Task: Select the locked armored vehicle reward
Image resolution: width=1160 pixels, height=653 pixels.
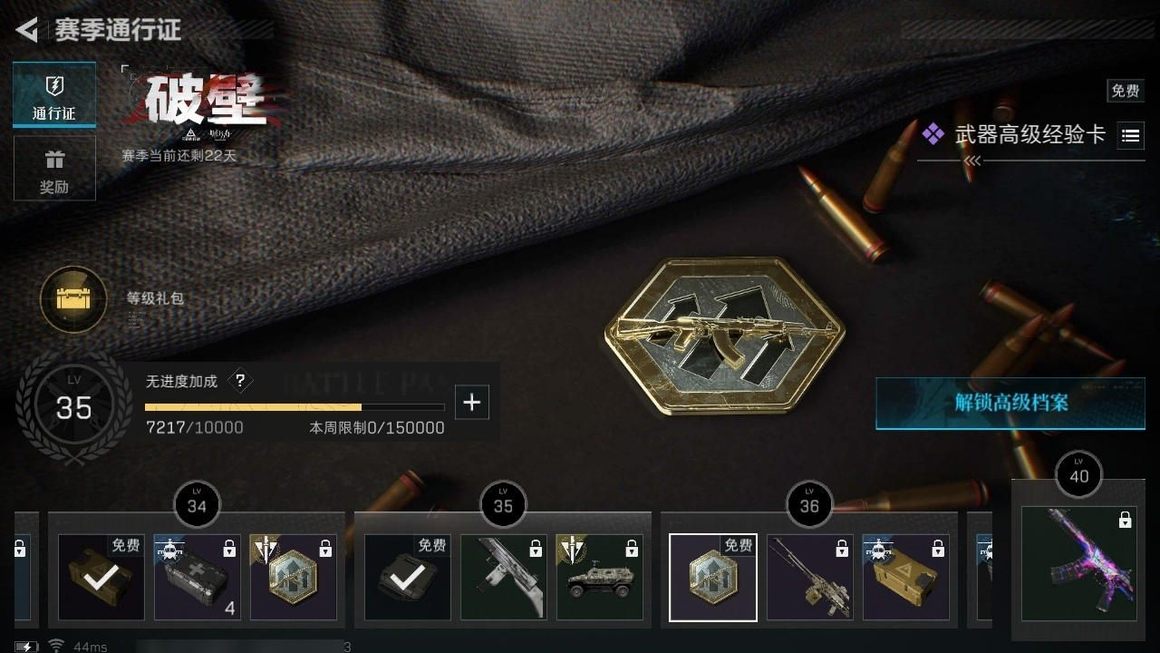Action: tap(599, 577)
